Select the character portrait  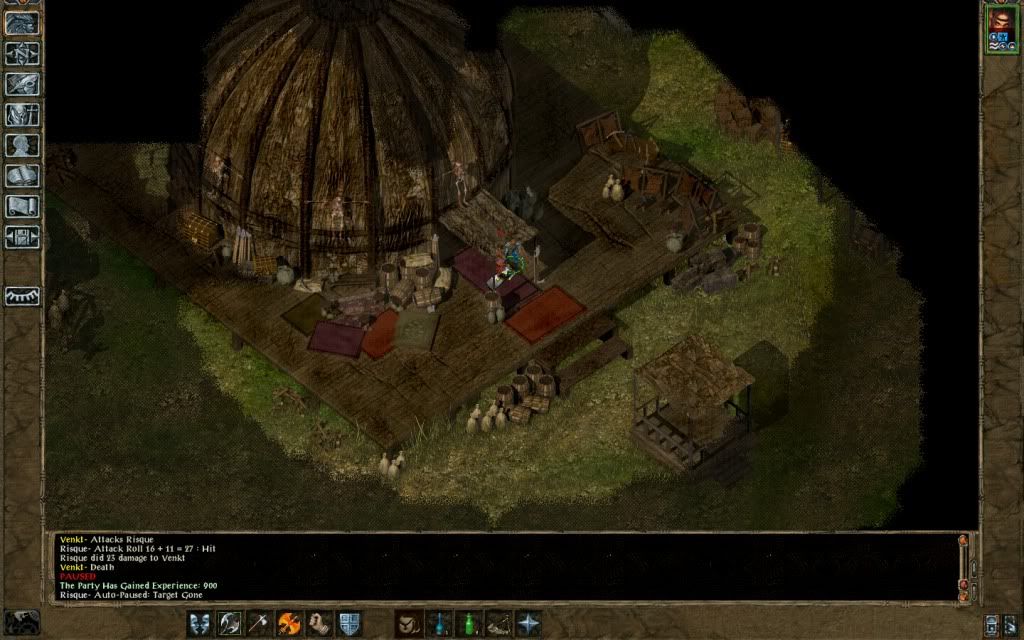(1000, 25)
